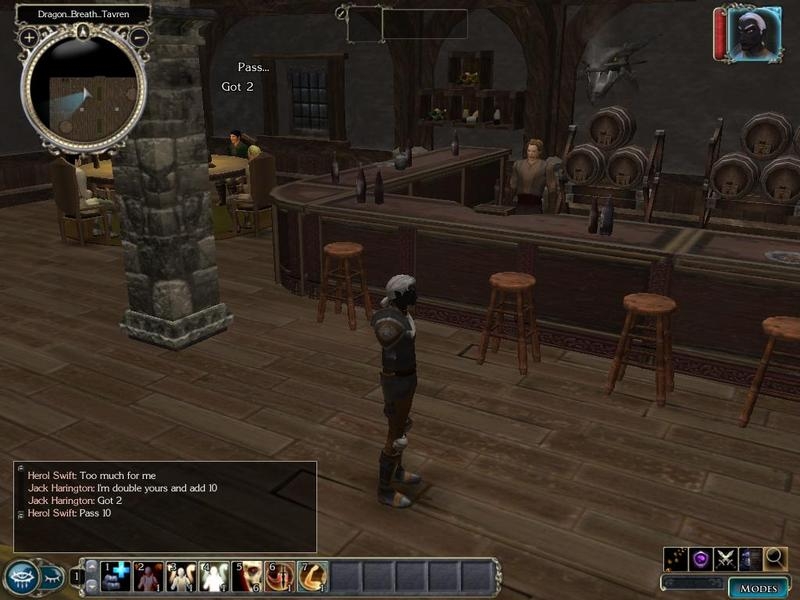Image resolution: width=800 pixels, height=600 pixels.
Task: Use hotbar slot 5 skull face ability
Action: pyautogui.click(x=247, y=576)
